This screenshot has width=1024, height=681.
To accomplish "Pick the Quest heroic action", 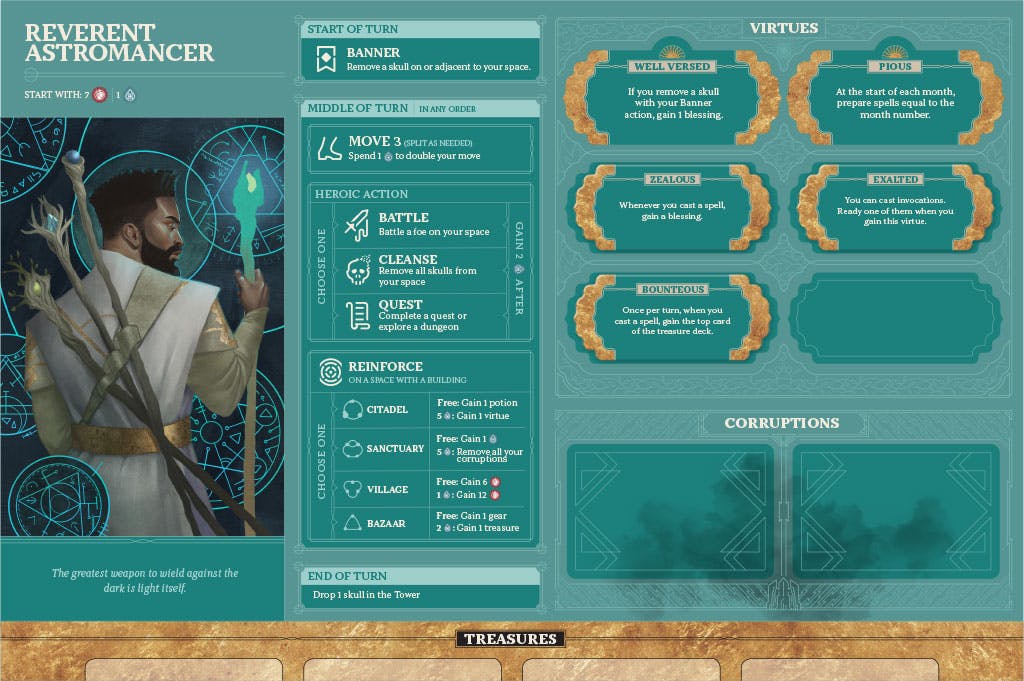I will (x=418, y=315).
